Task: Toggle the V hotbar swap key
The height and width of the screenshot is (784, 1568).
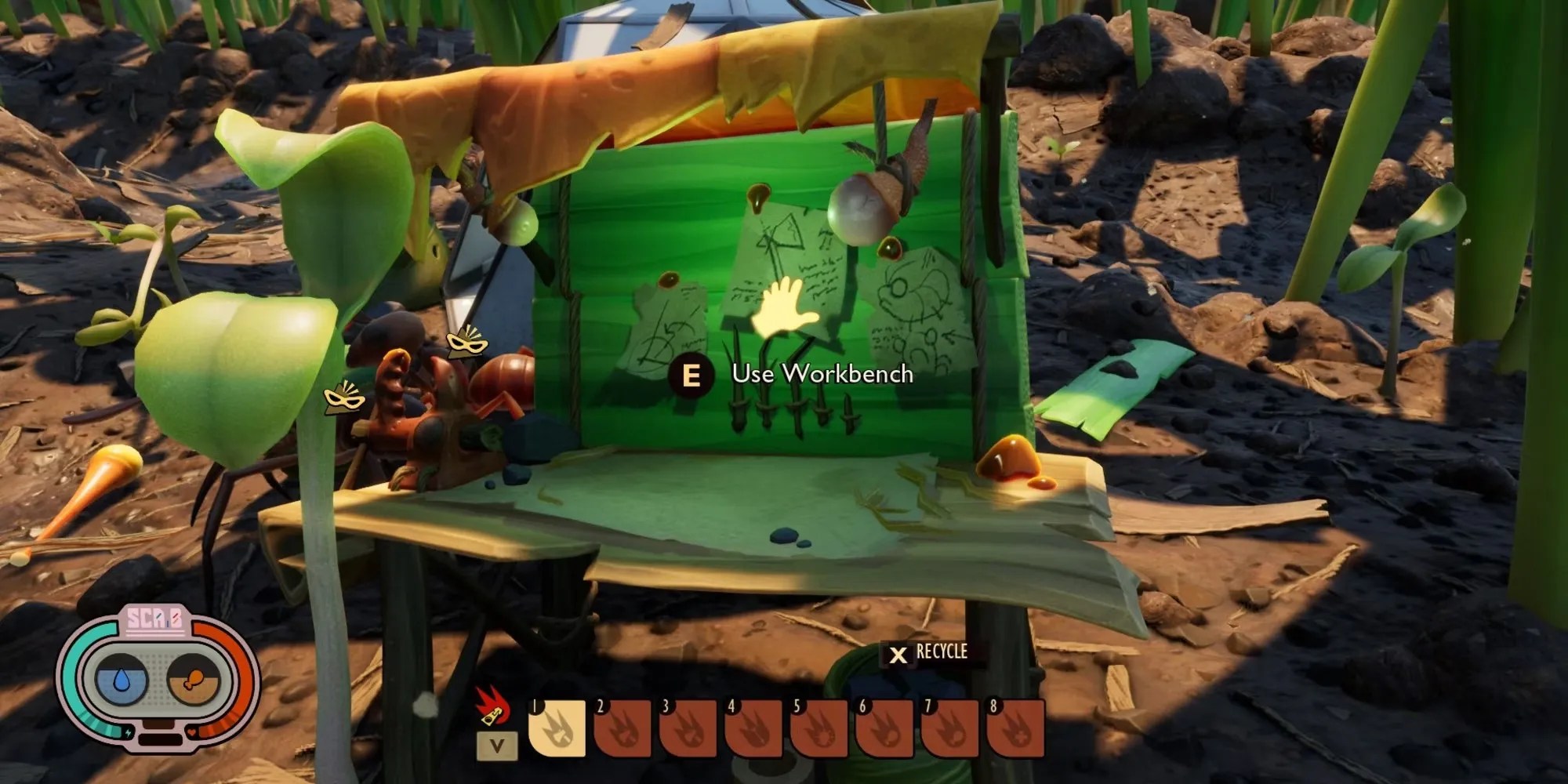Action: point(496,744)
